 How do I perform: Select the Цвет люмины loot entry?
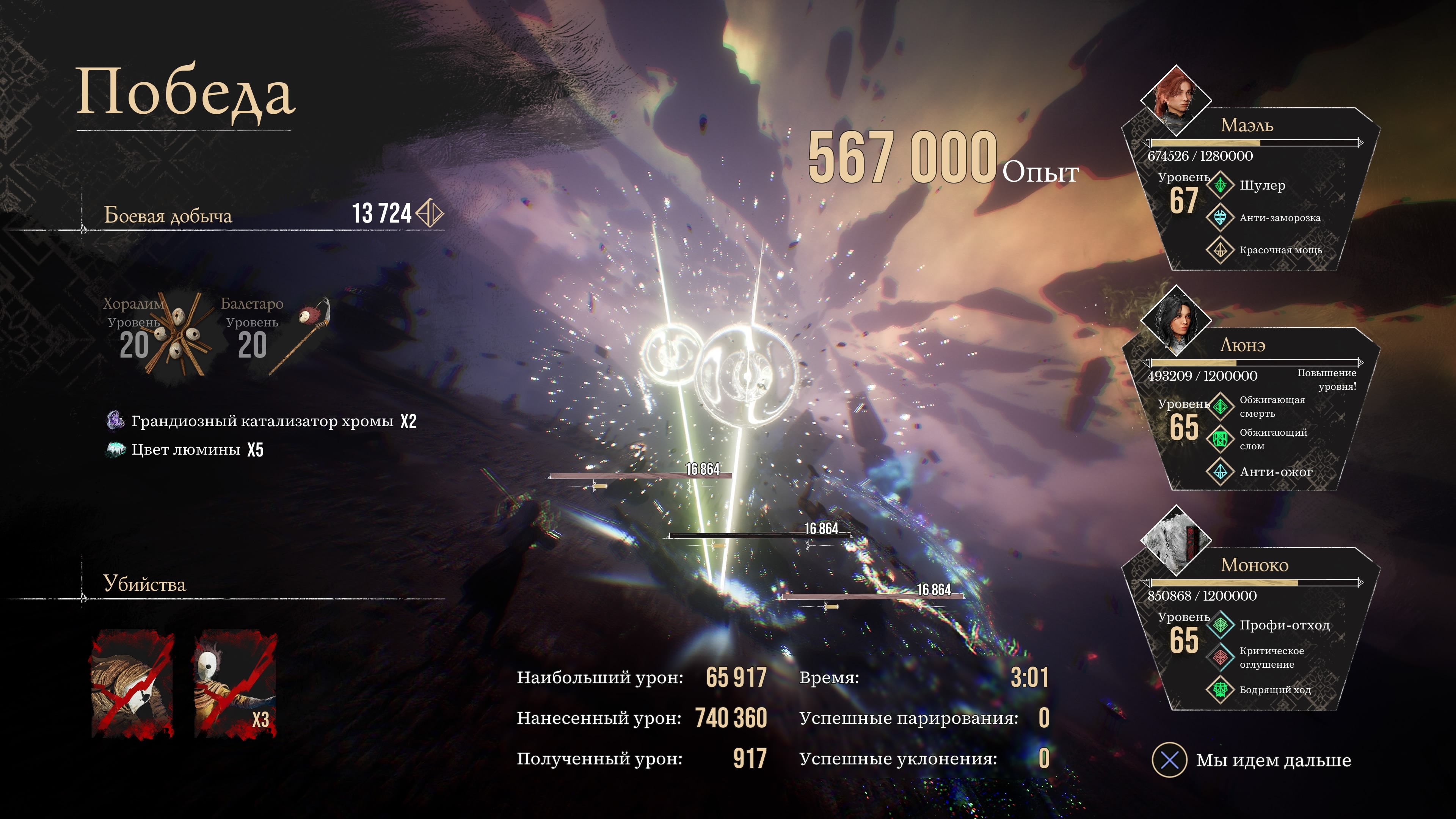[x=185, y=449]
